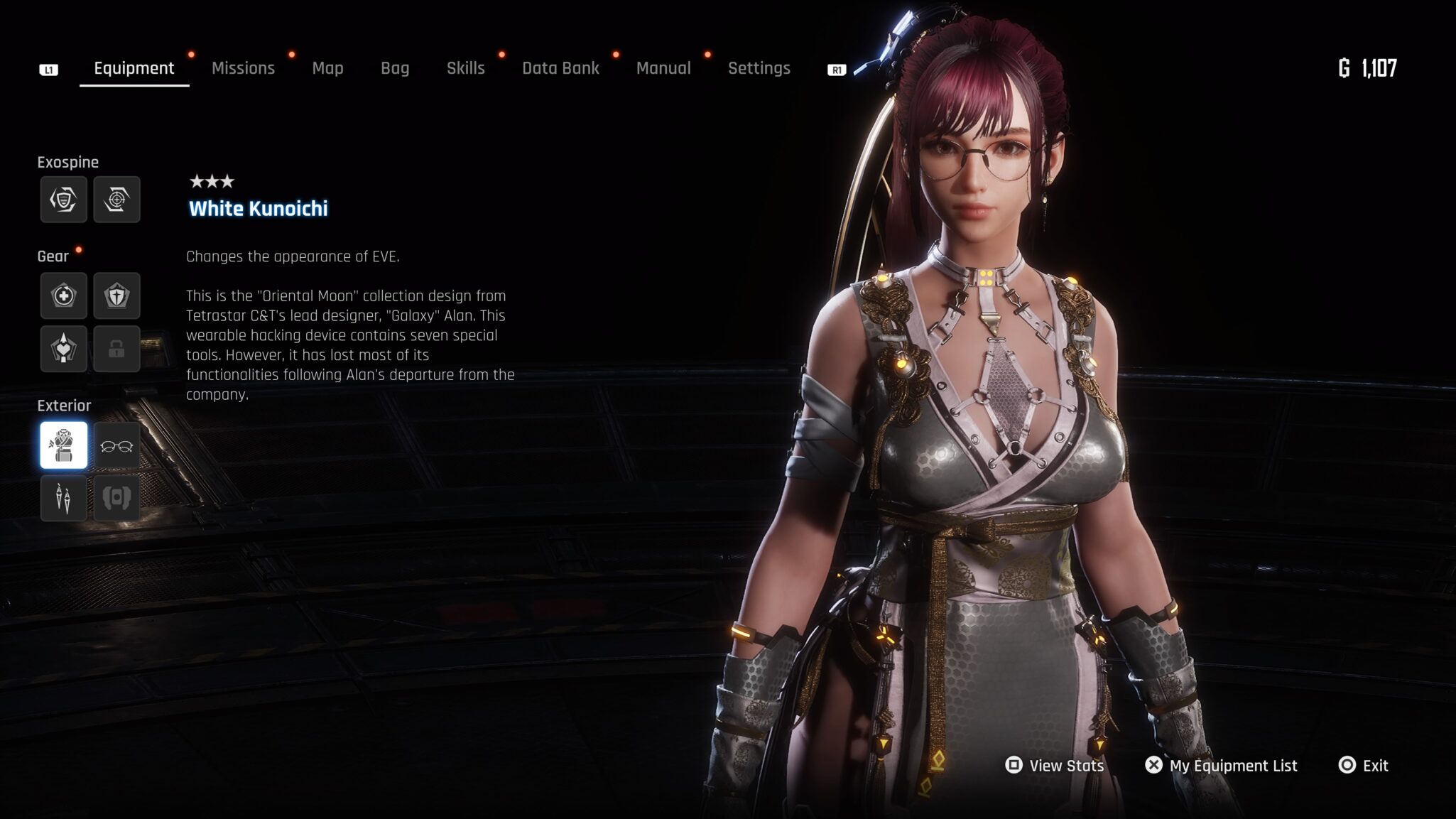Image resolution: width=1456 pixels, height=819 pixels.
Task: Click the locked Gear slot
Action: 116,349
